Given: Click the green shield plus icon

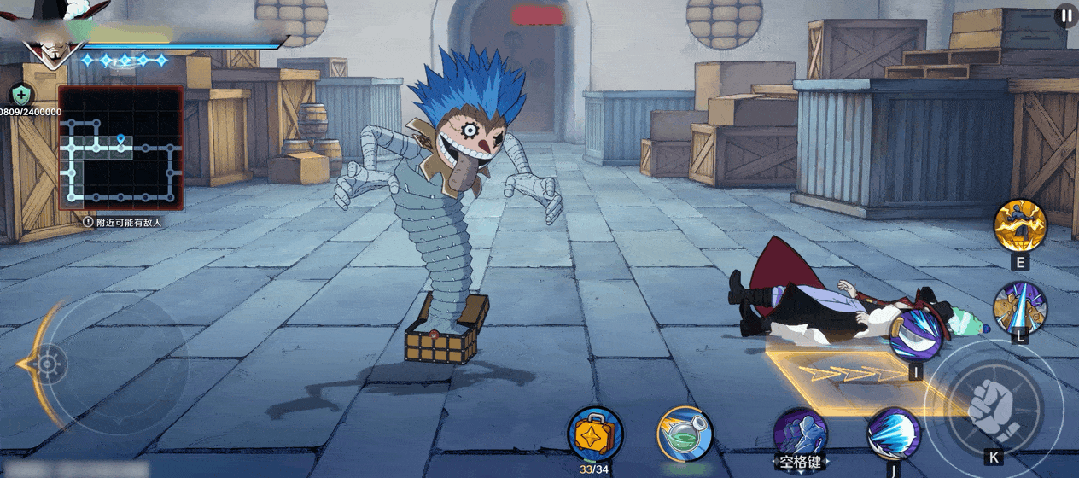Looking at the screenshot, I should tap(21, 95).
